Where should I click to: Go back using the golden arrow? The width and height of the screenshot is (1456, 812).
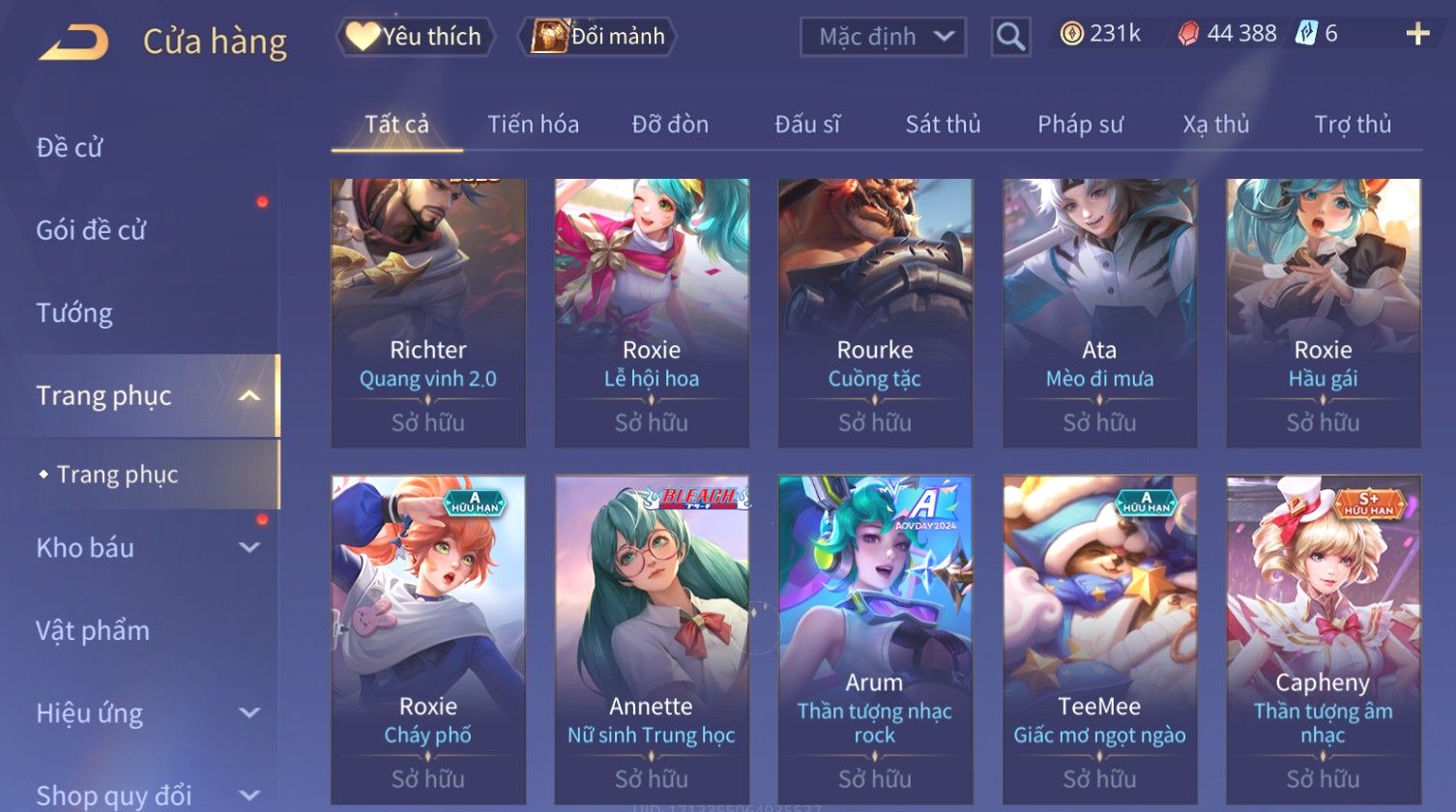(74, 42)
